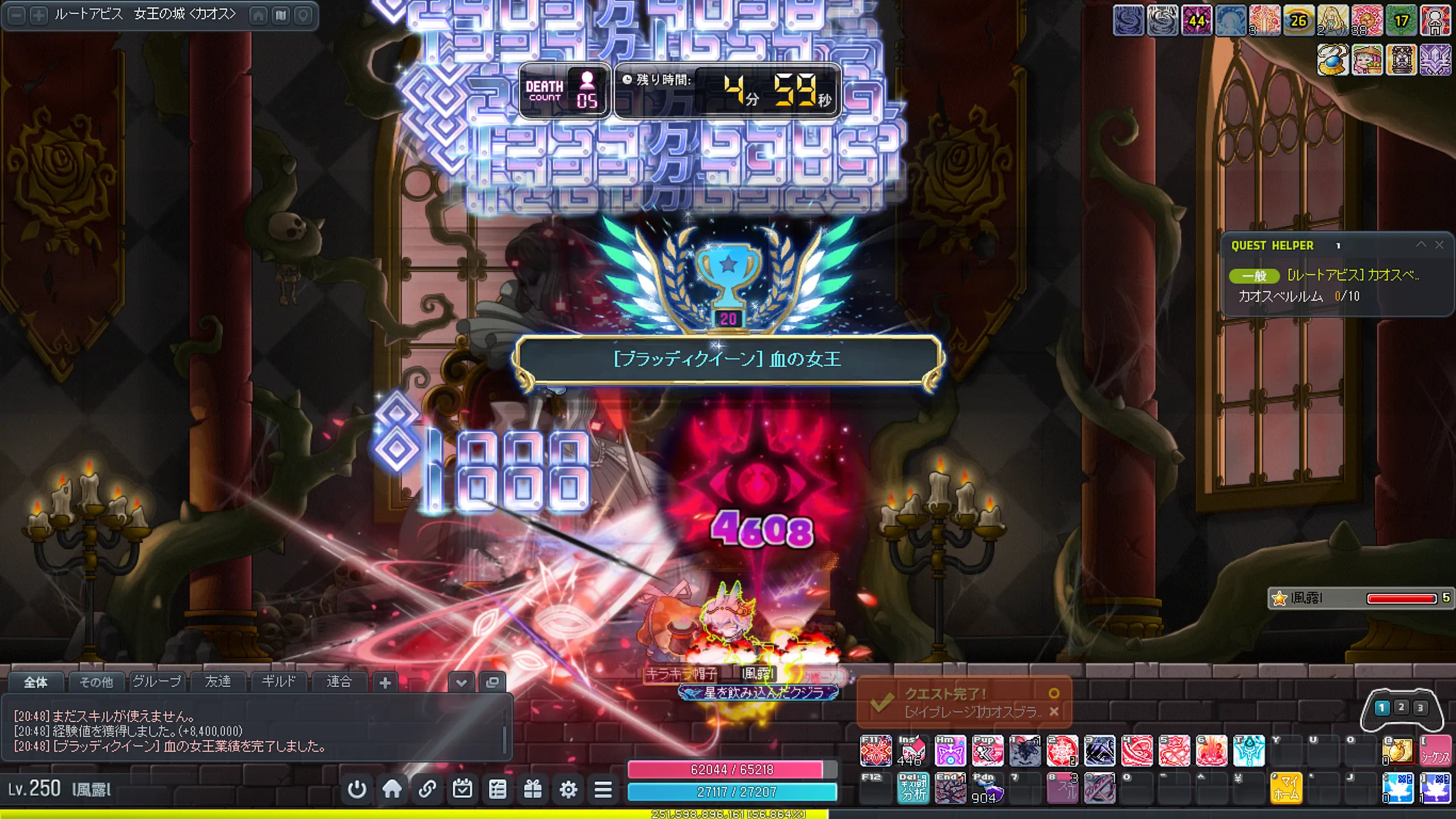Collapse the Quest Helper panel

pyautogui.click(x=1421, y=245)
